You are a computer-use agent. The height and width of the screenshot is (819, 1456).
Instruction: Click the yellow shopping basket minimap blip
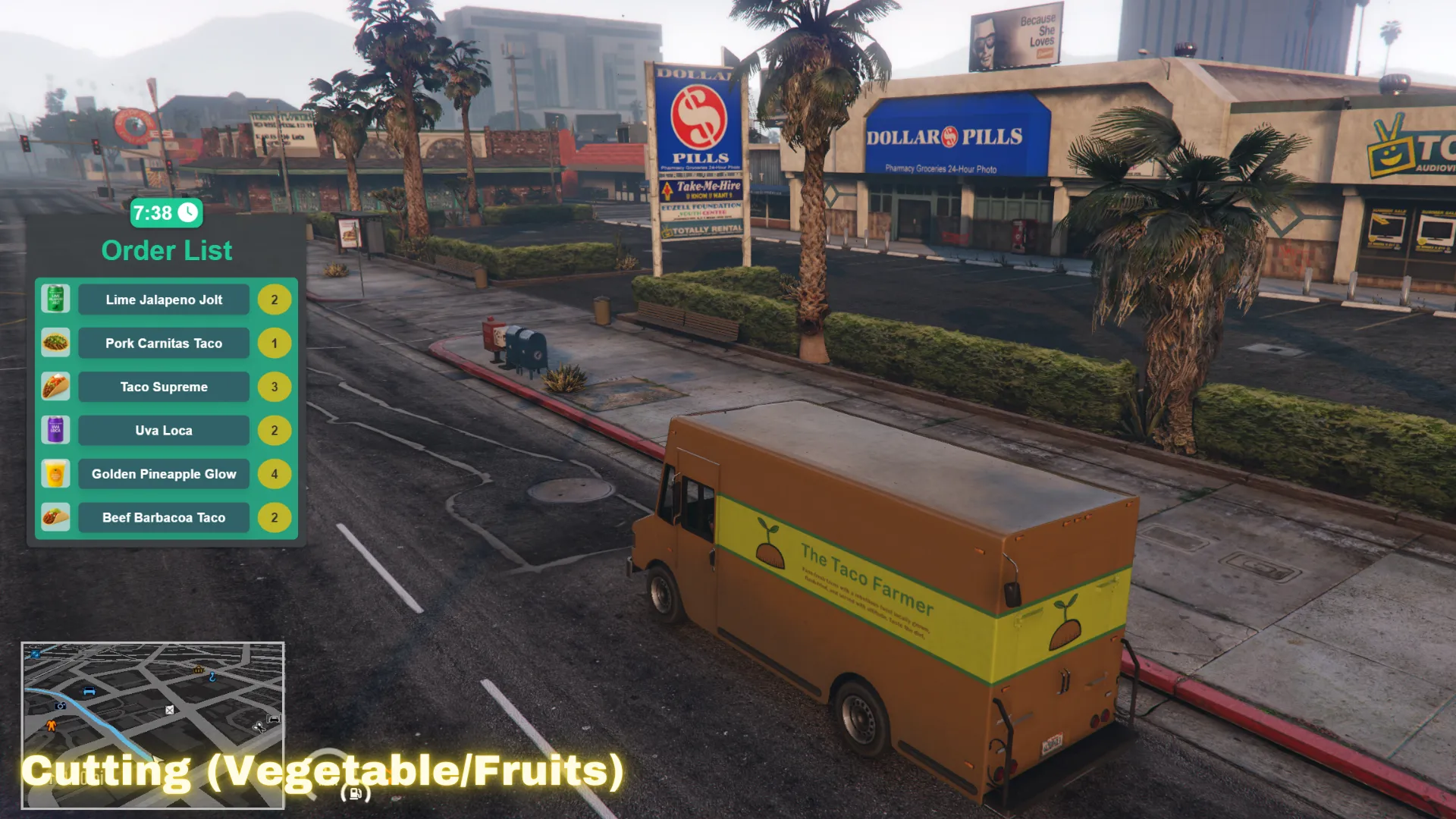(199, 670)
